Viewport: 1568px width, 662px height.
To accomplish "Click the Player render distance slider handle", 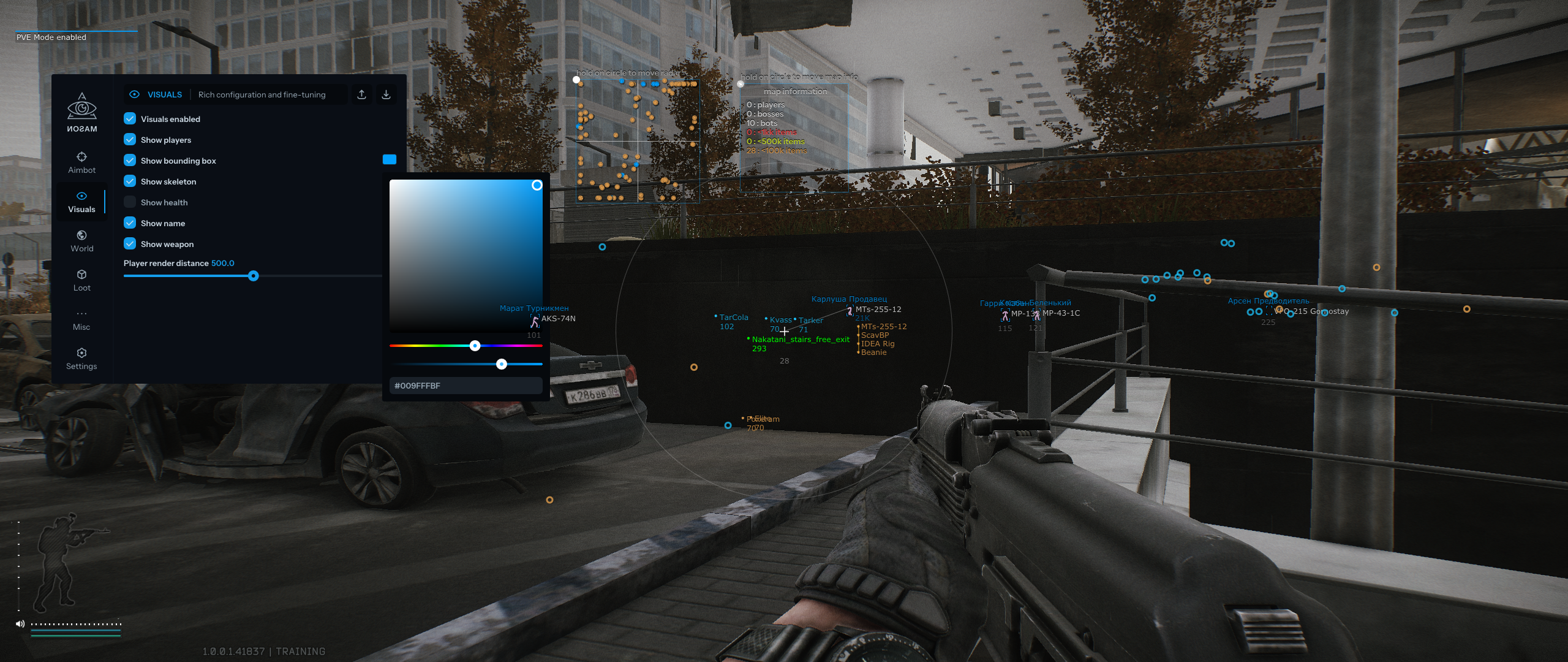I will click(254, 276).
